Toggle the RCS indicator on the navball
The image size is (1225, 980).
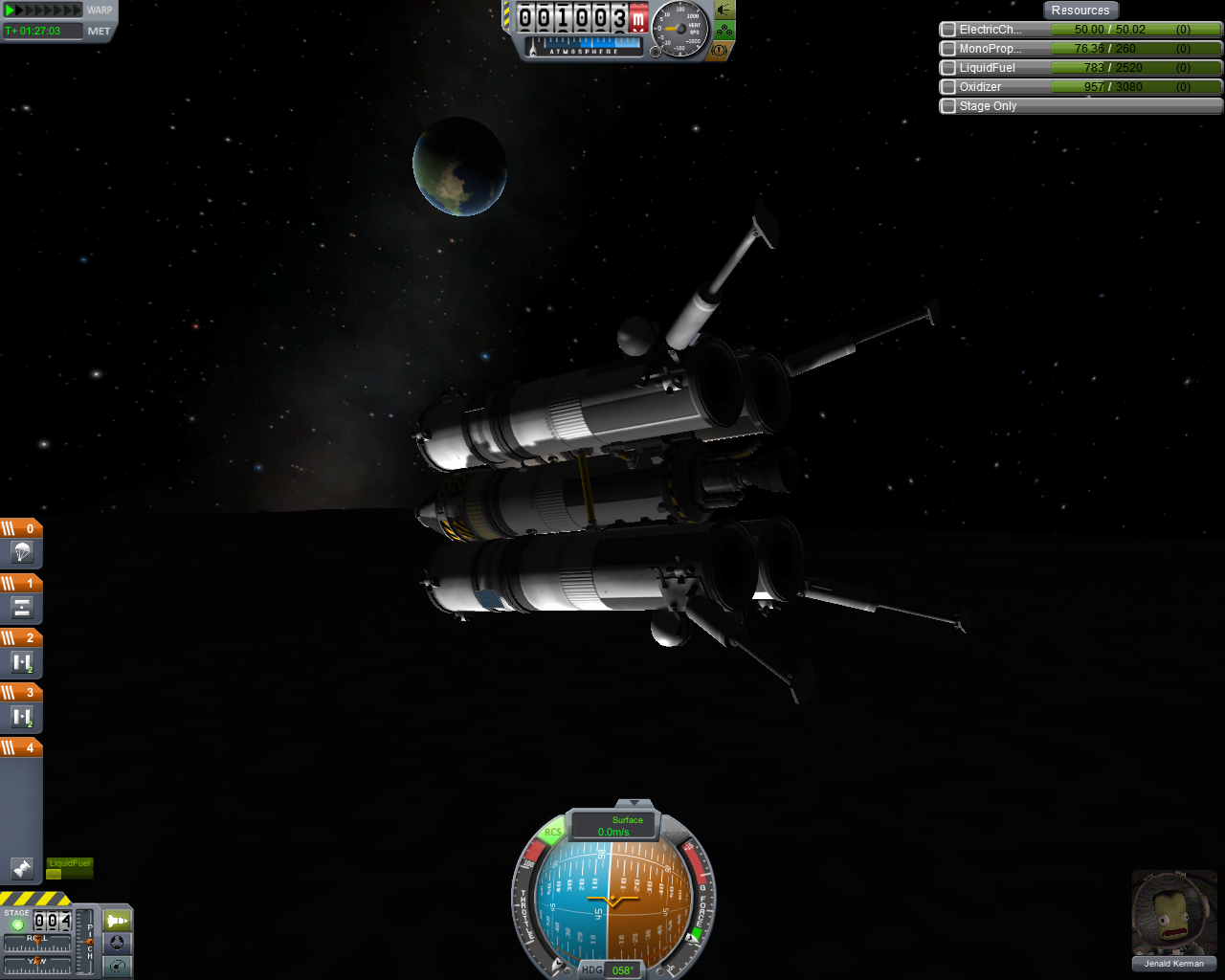552,832
